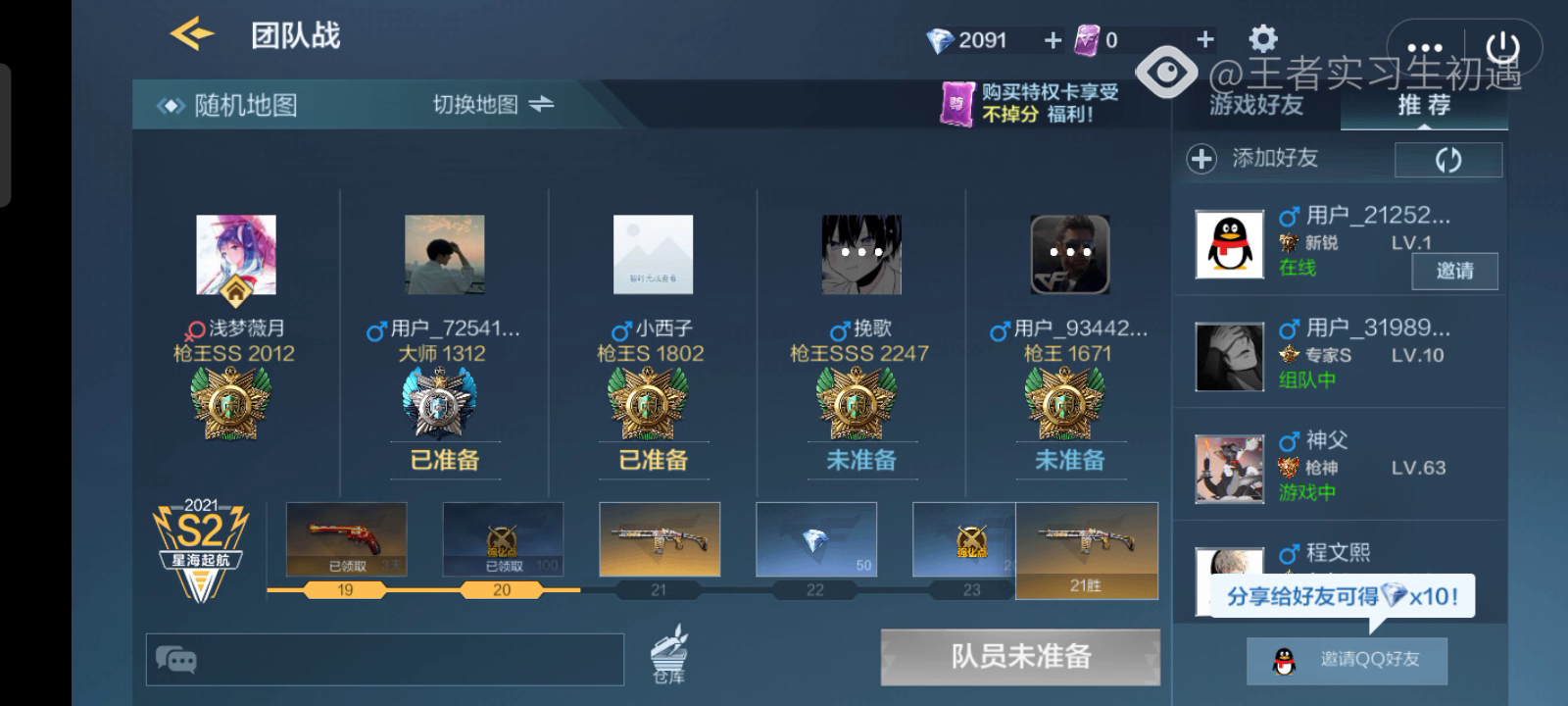1568x706 pixels.
Task: Click the chat input box
Action: [384, 659]
